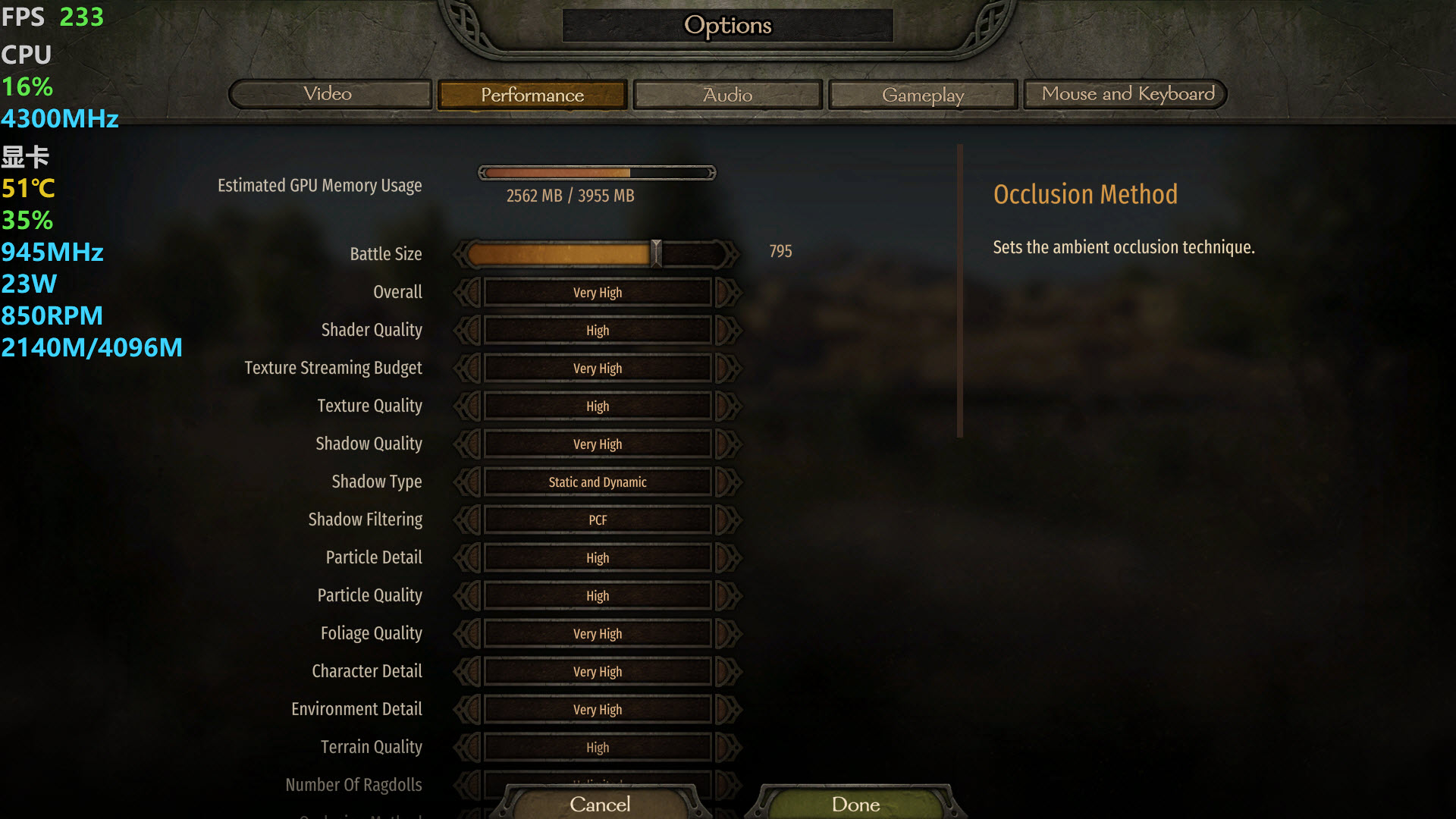Decrease Character Detail with left arrow

click(469, 671)
